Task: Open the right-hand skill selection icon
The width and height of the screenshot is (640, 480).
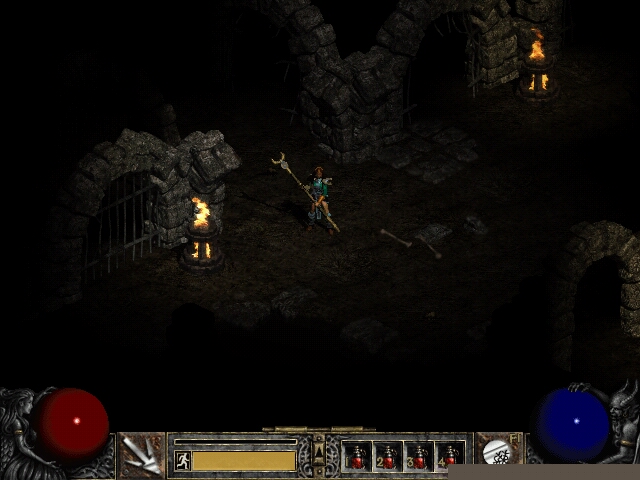Action: point(497,454)
